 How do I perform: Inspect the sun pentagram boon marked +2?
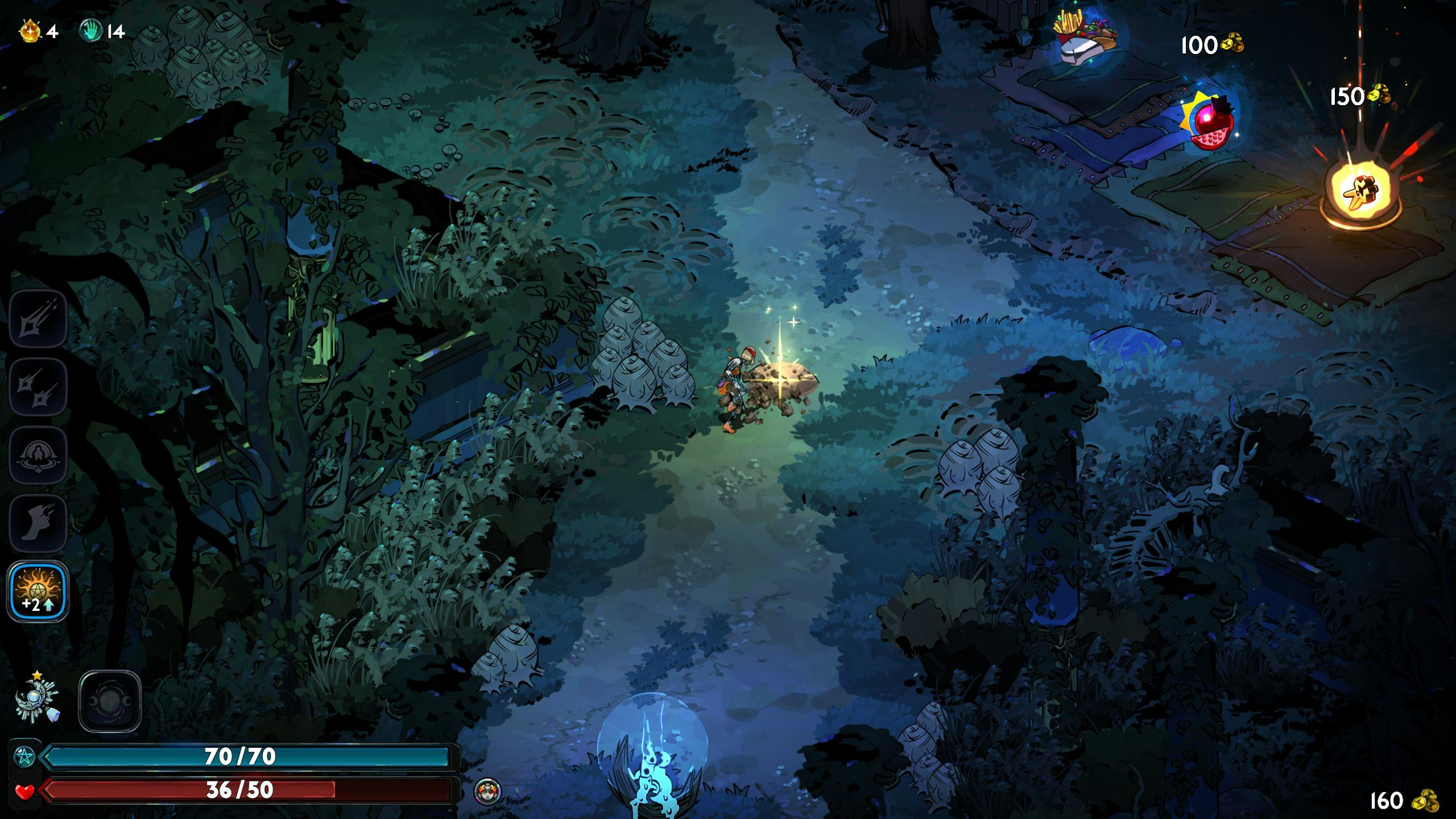click(x=38, y=592)
